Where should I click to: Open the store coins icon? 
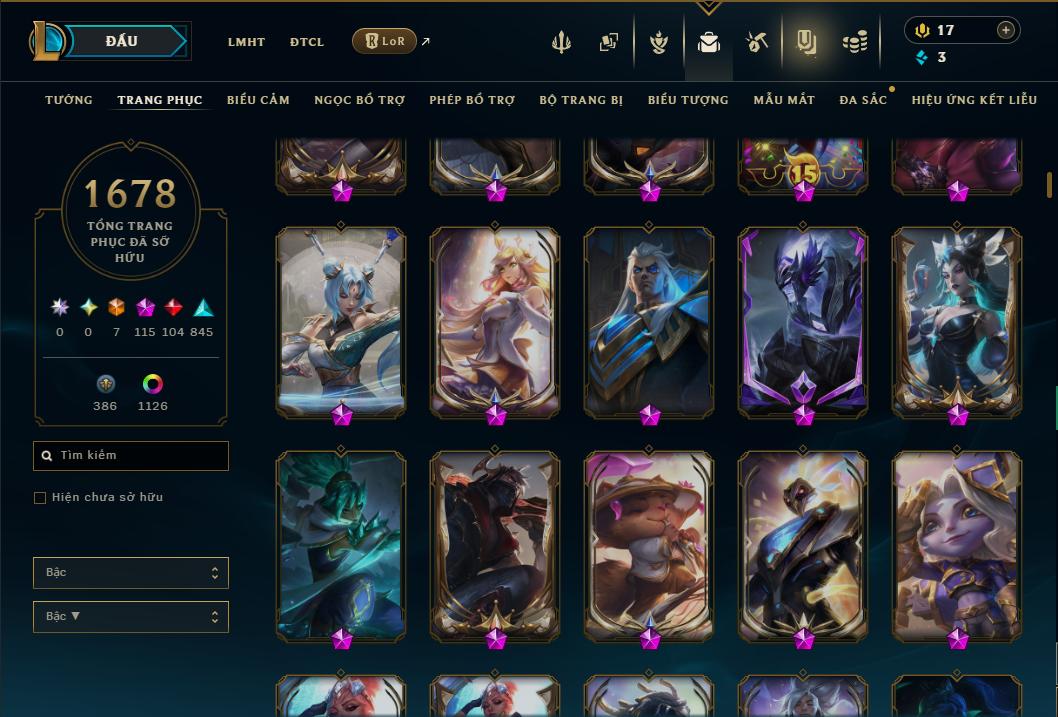pyautogui.click(x=854, y=42)
